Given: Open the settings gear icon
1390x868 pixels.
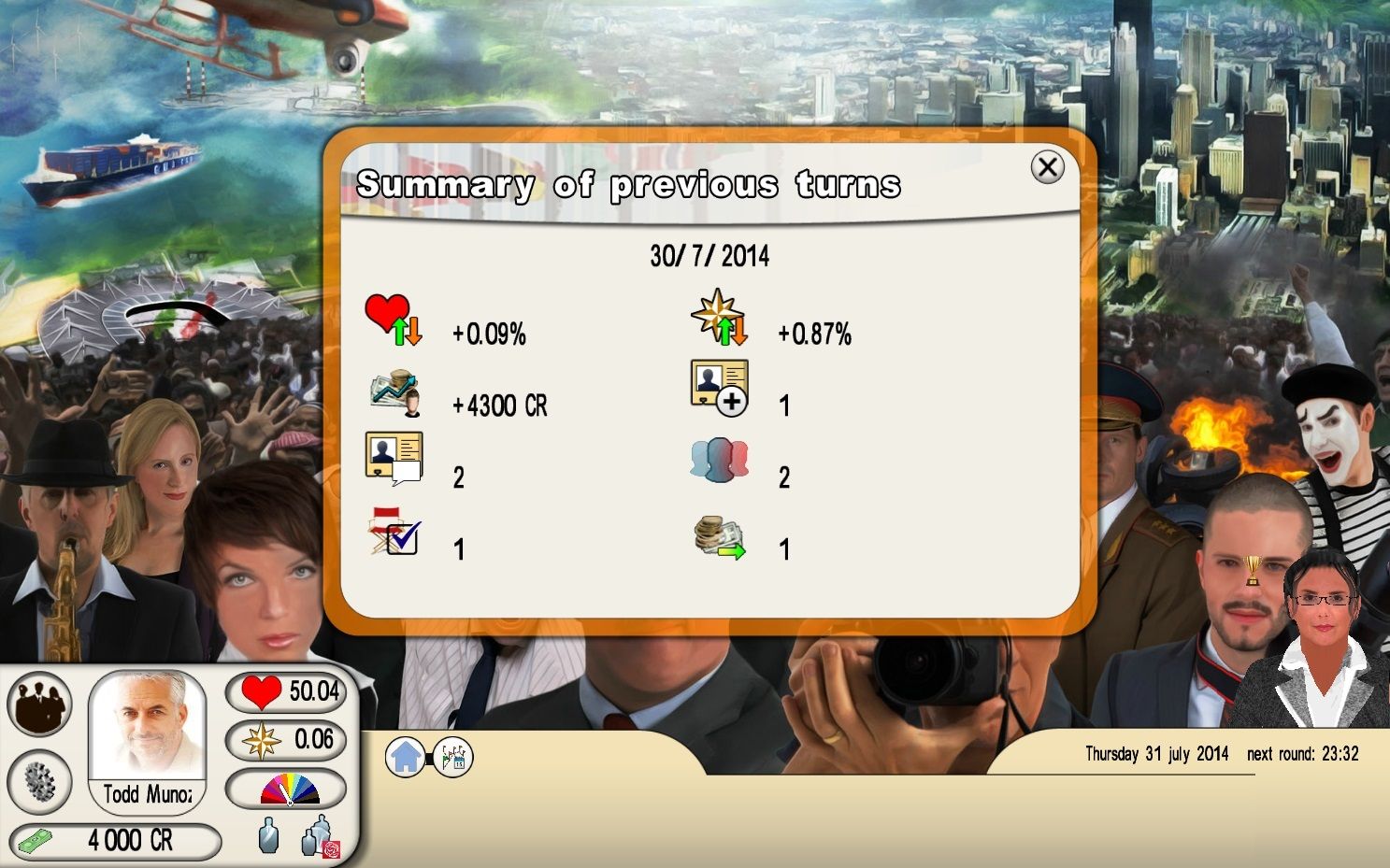Looking at the screenshot, I should pyautogui.click(x=39, y=783).
